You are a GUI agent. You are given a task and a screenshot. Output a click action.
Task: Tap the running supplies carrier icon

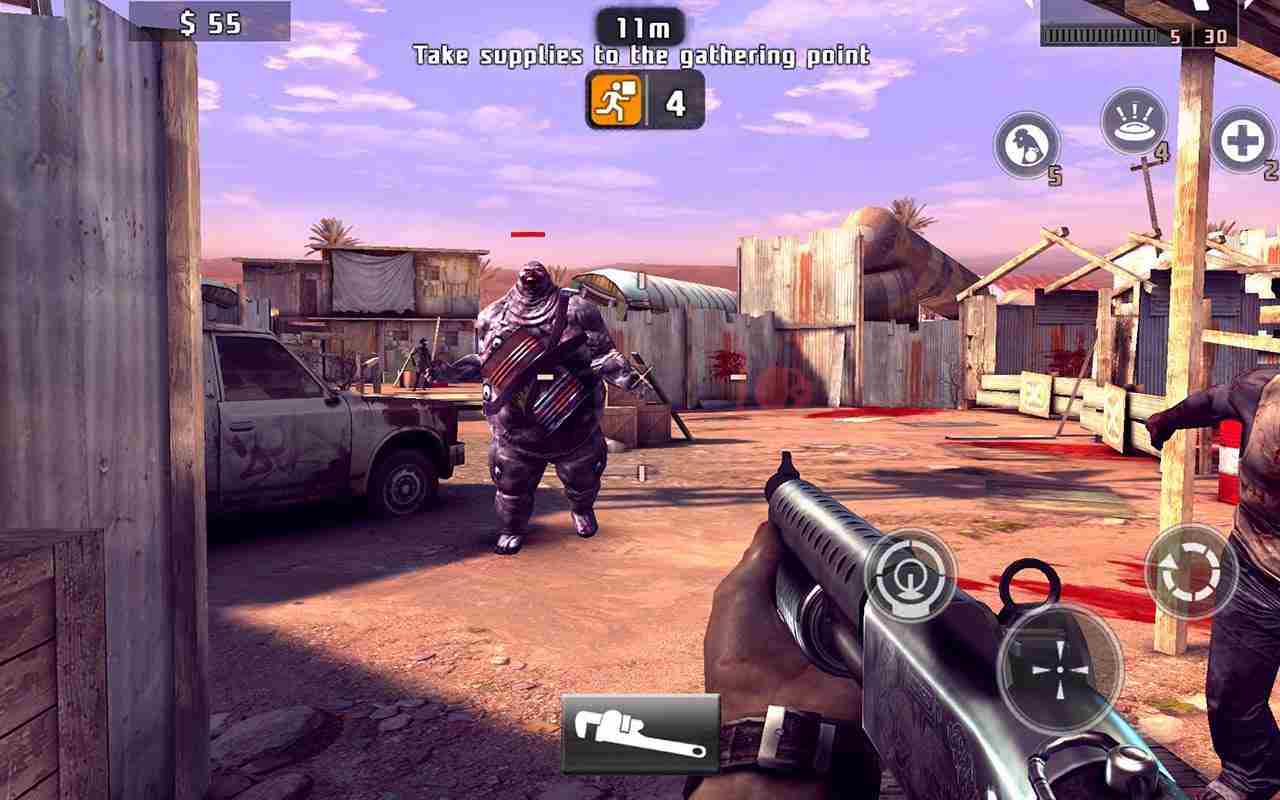coord(617,100)
